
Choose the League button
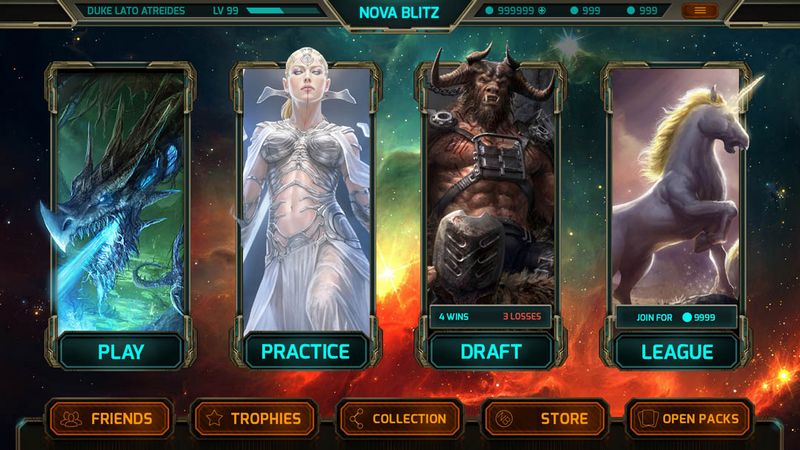pyautogui.click(x=677, y=352)
